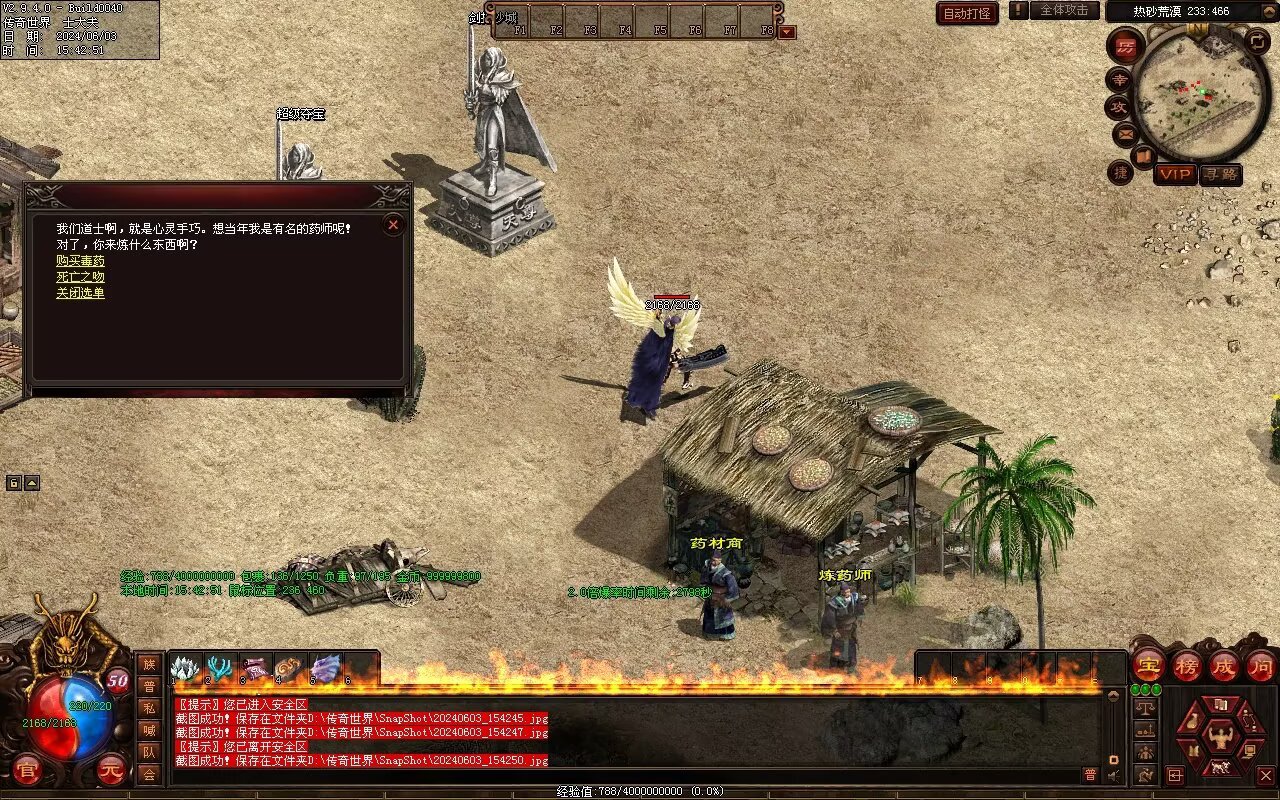Click the 元 button beside the orb
This screenshot has height=800, width=1280.
pyautogui.click(x=111, y=769)
